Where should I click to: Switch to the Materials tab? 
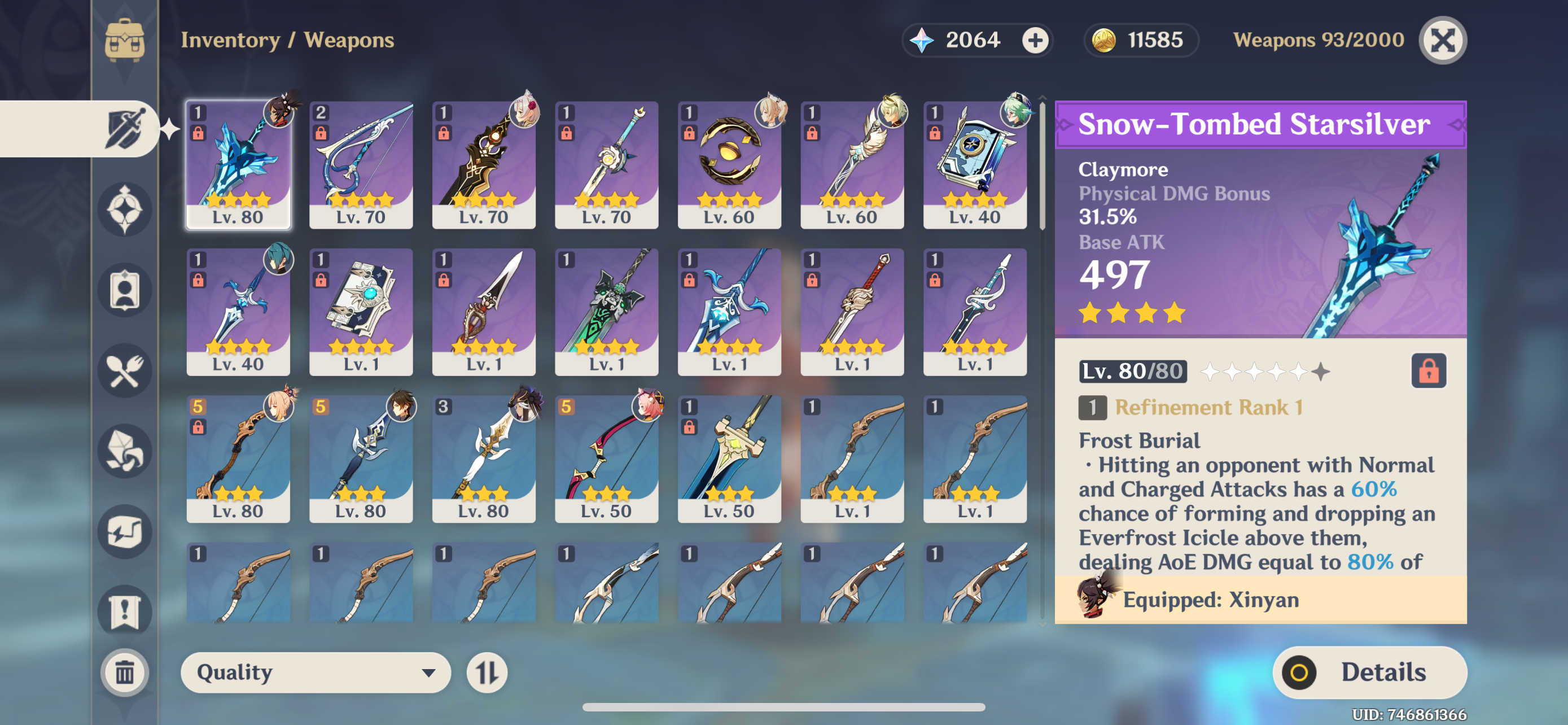coord(125,451)
